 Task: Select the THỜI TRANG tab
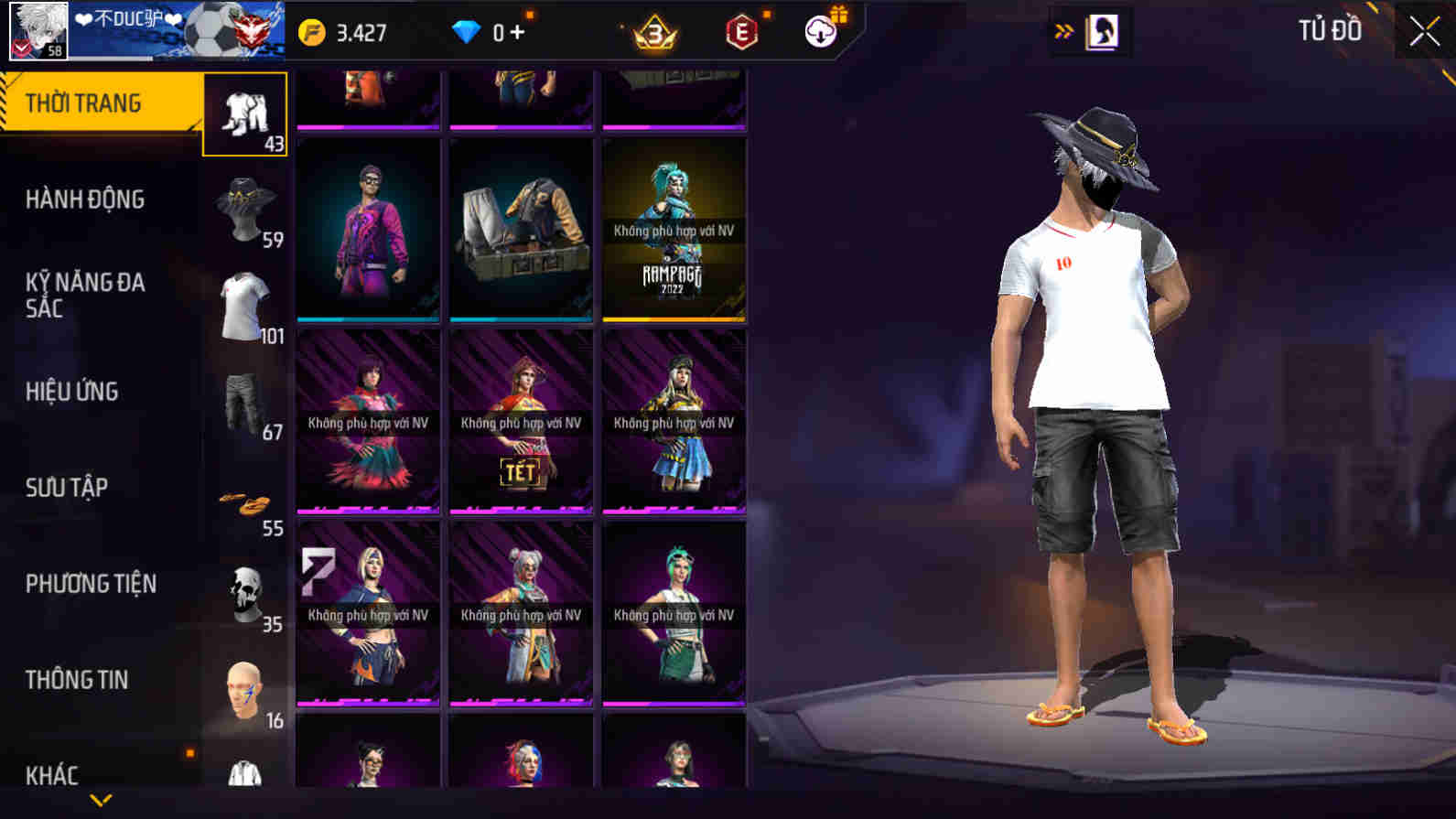click(x=82, y=102)
